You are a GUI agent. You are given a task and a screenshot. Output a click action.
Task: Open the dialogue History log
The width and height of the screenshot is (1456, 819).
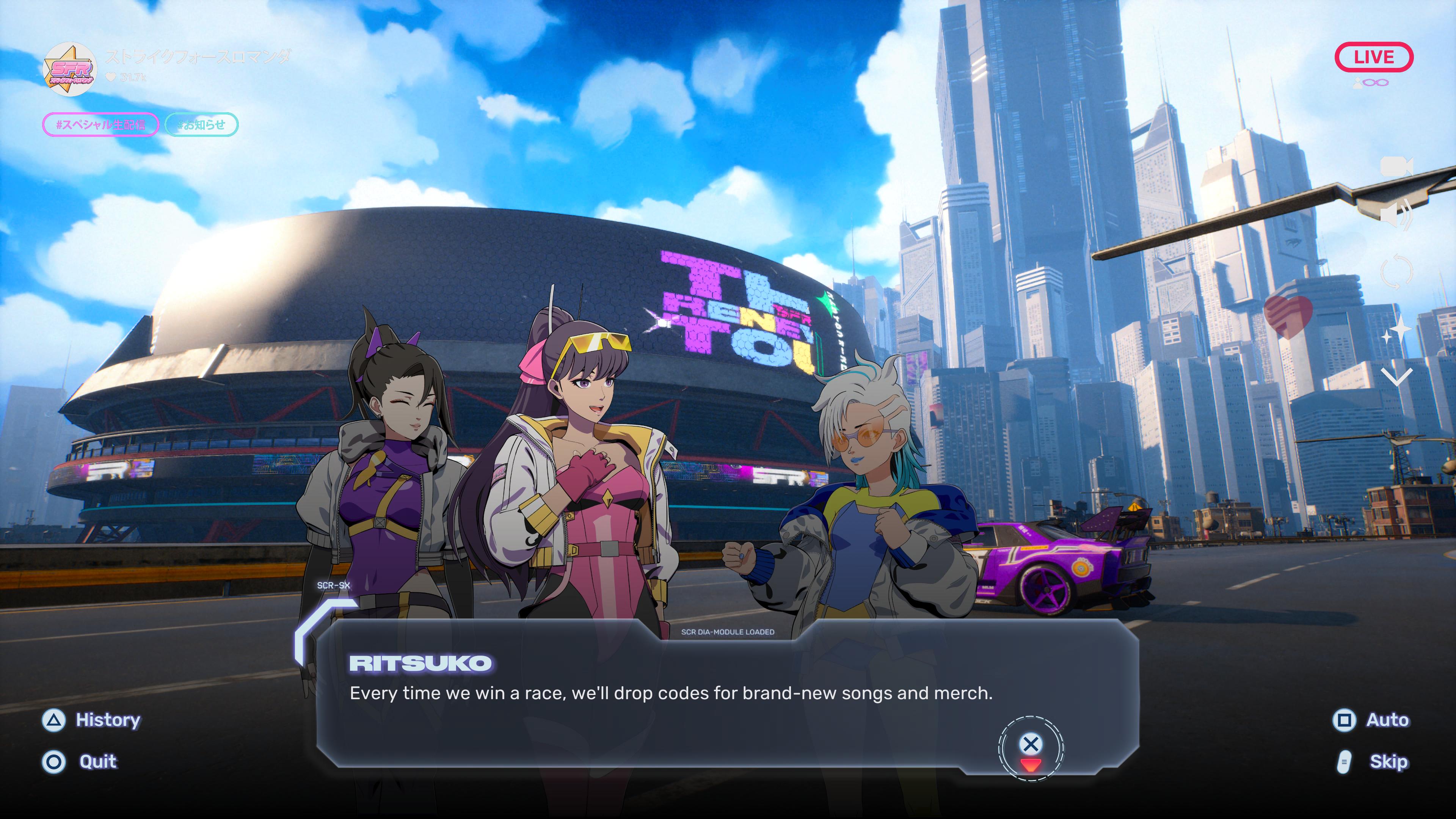91,720
